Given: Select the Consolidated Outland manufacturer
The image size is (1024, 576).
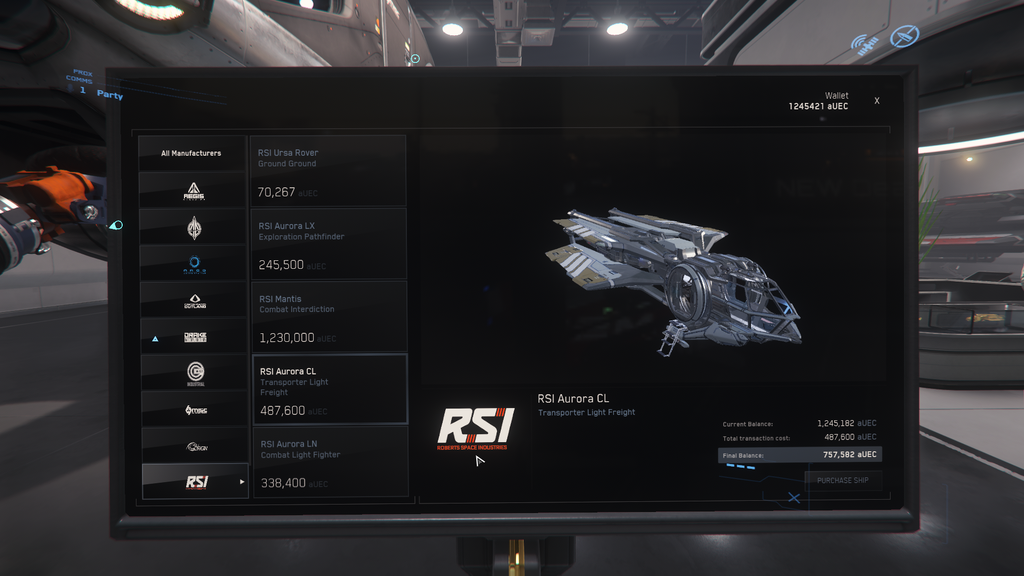Looking at the screenshot, I should point(194,300).
